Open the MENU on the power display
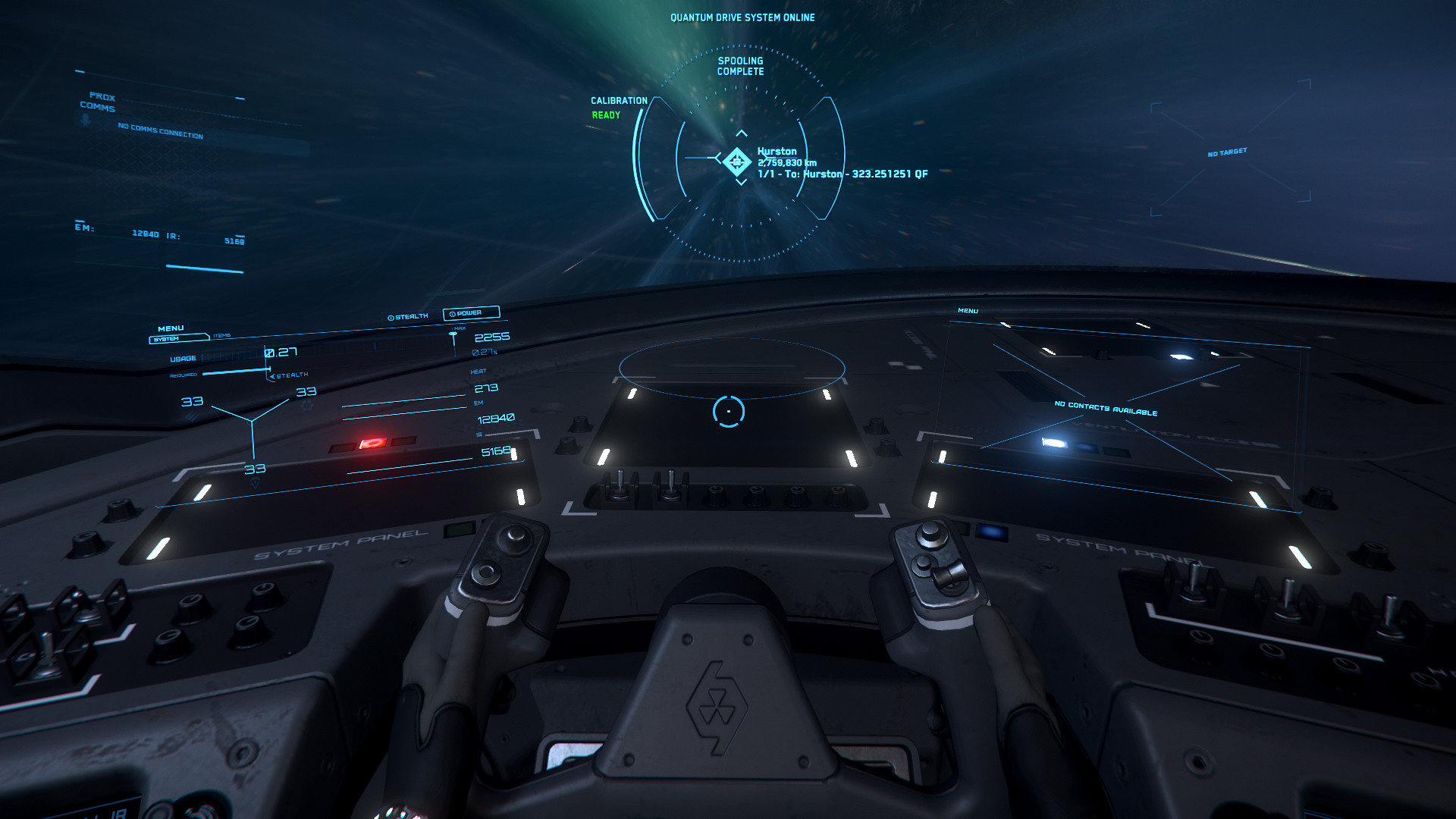The width and height of the screenshot is (1456, 819). click(171, 328)
